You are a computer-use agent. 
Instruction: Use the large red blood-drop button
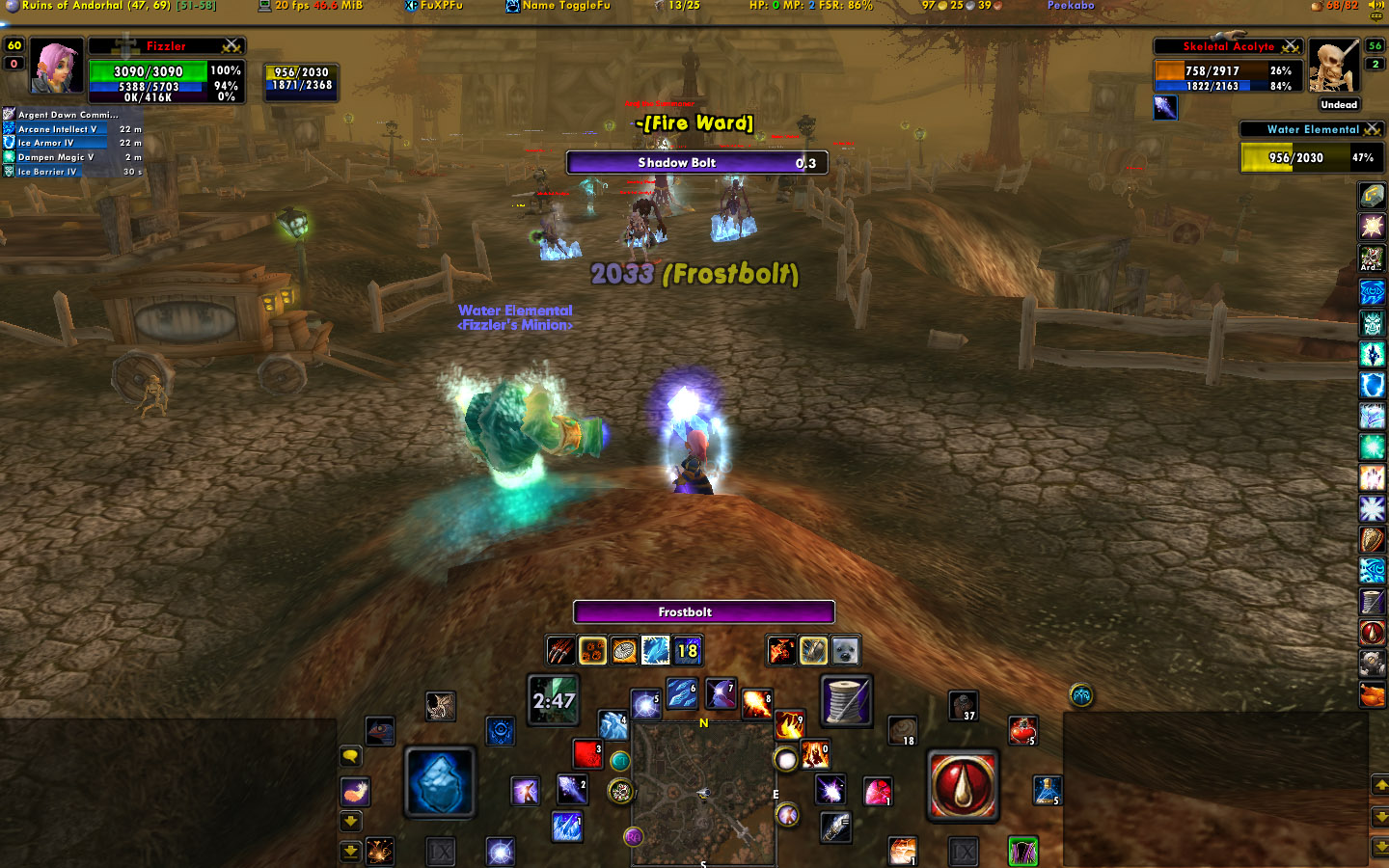coord(962,786)
